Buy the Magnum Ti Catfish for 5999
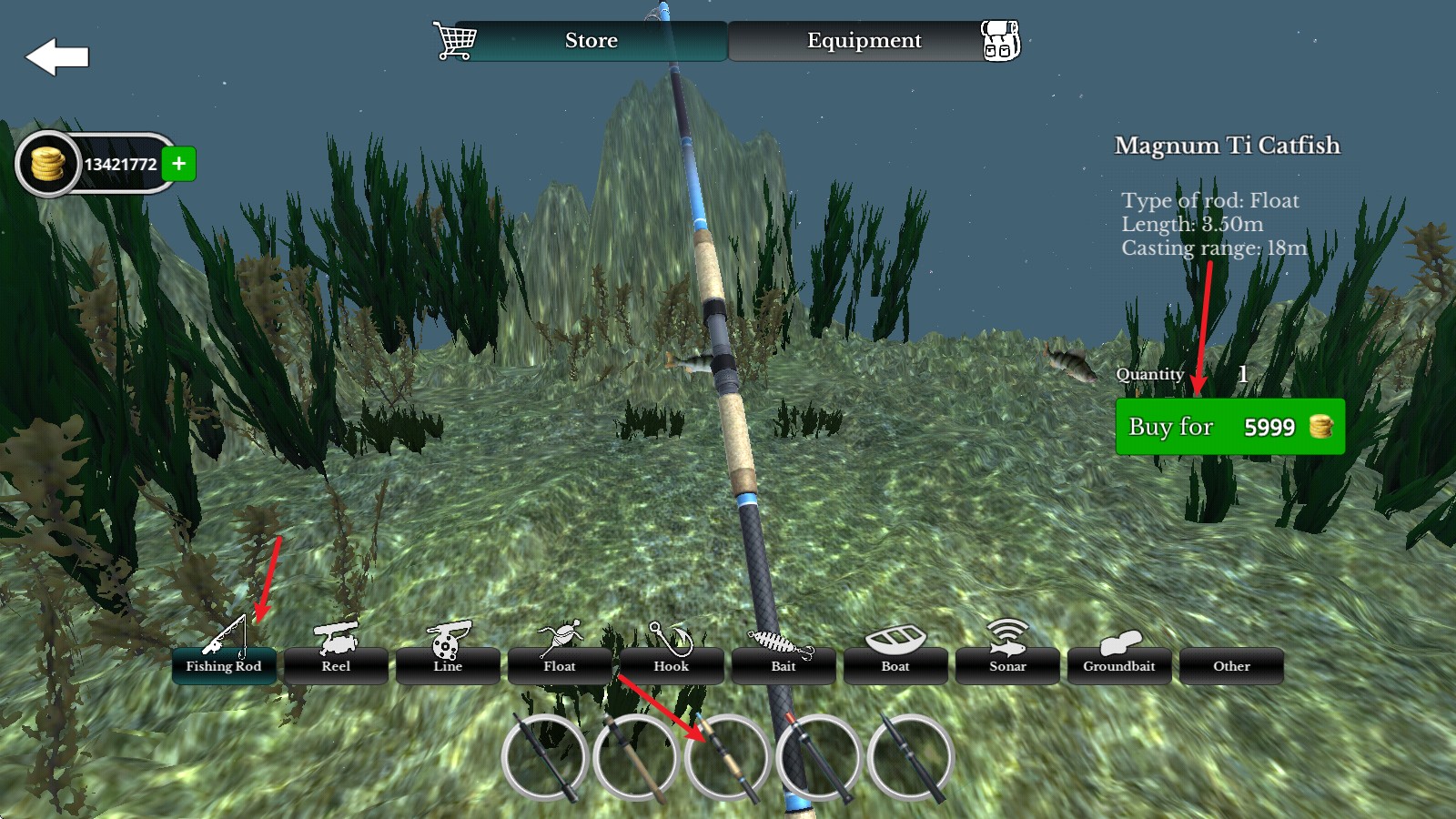Screen dimensions: 1456x819 tap(1229, 427)
